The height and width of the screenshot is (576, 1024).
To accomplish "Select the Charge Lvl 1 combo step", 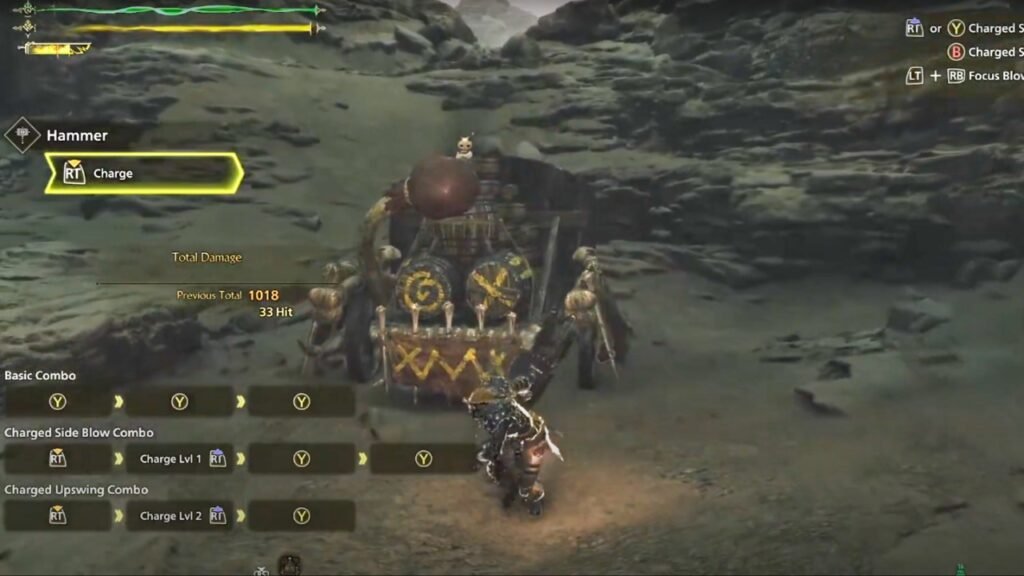I will (x=180, y=459).
